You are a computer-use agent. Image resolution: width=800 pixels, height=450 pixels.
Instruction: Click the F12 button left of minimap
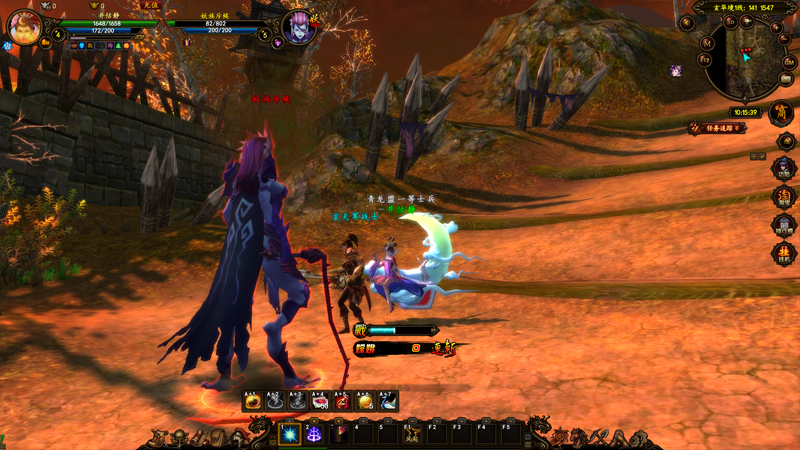[704, 60]
